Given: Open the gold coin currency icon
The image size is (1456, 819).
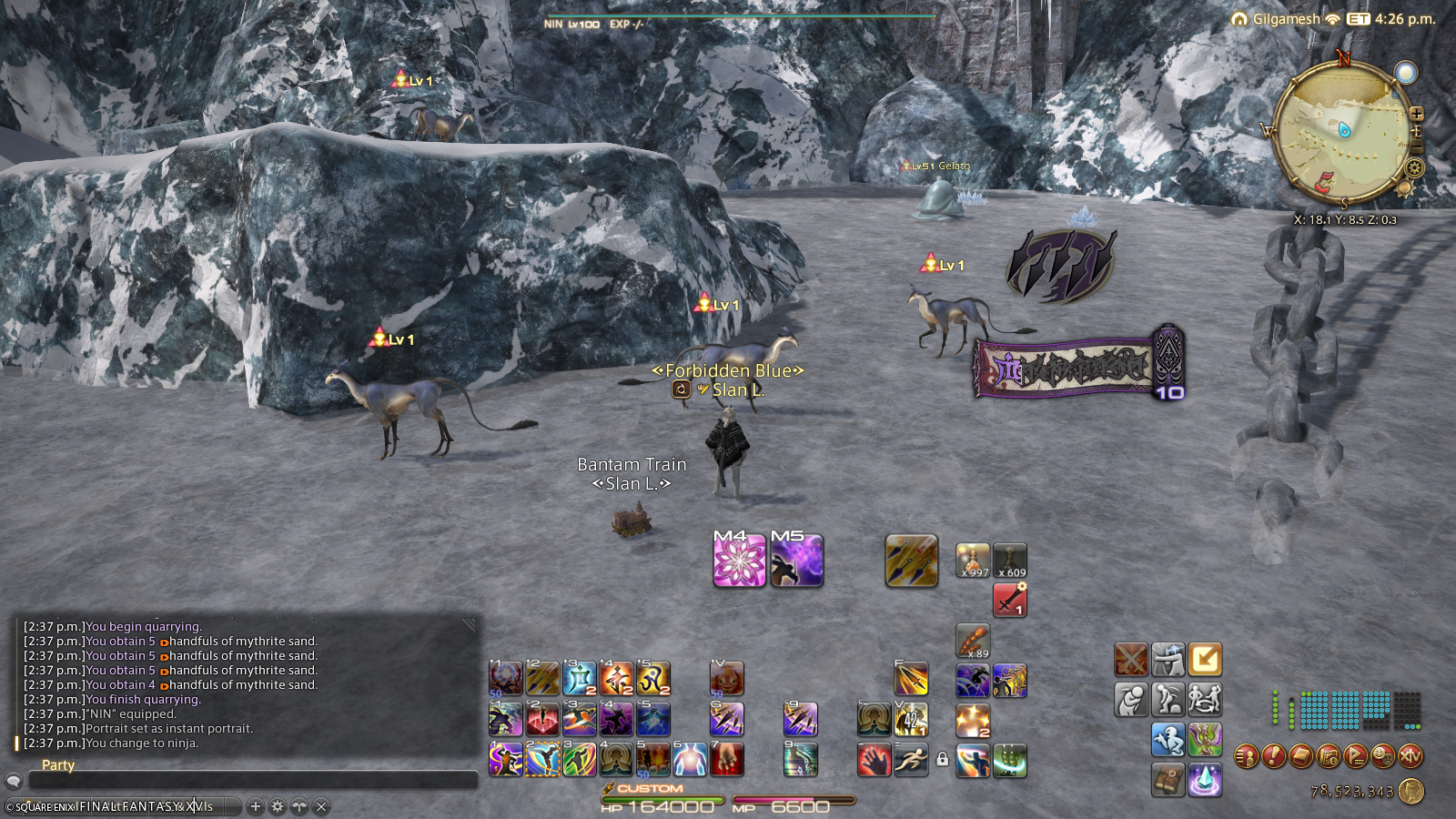Looking at the screenshot, I should click(1411, 791).
